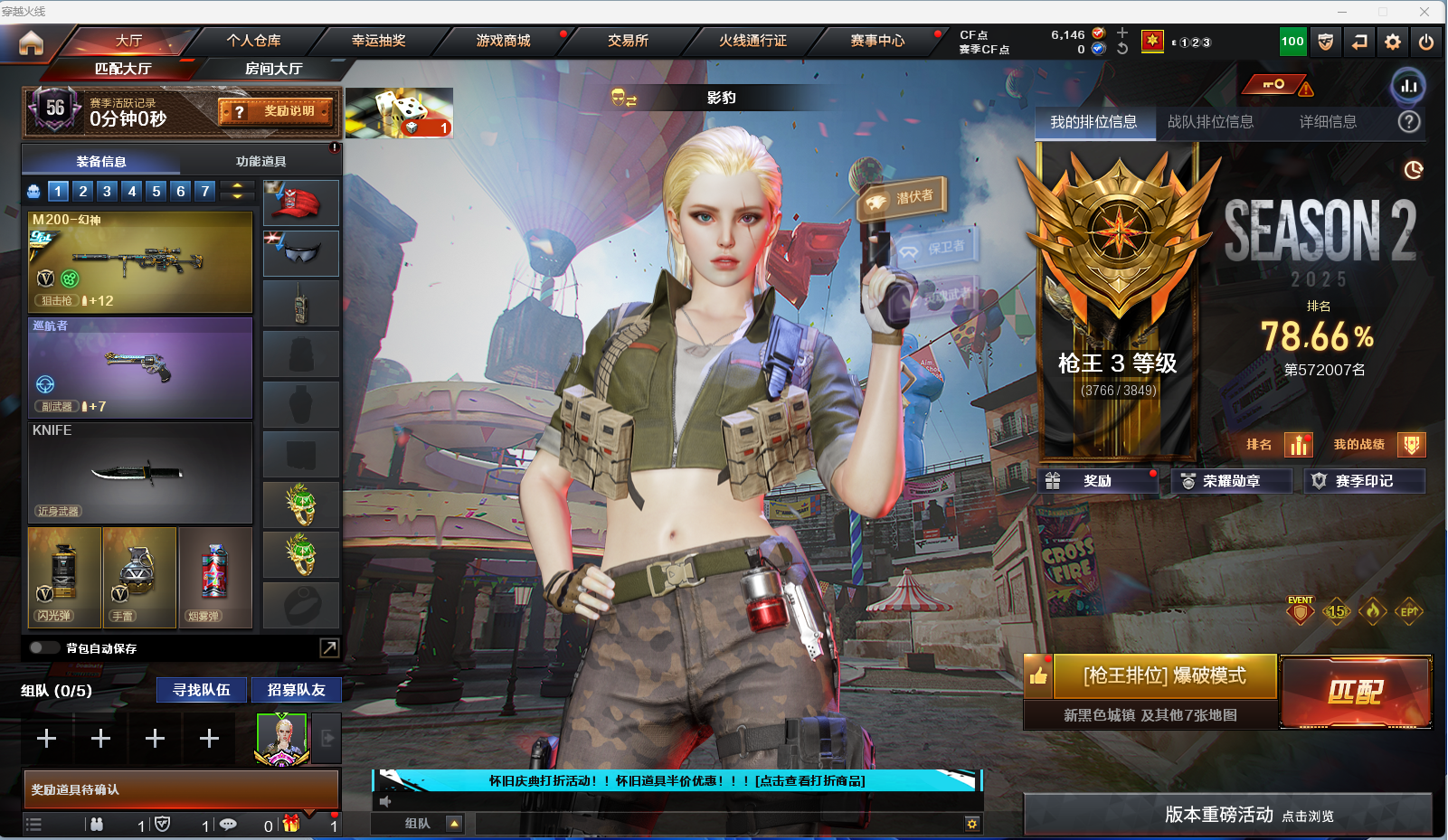Open the 荣耀勋章 panel
The image size is (1448, 840).
[x=1231, y=481]
